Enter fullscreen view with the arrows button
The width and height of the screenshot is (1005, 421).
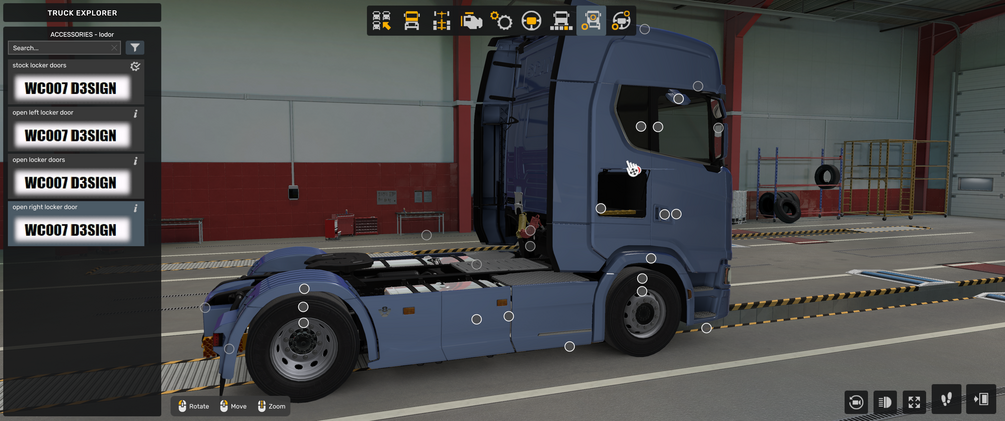[914, 401]
